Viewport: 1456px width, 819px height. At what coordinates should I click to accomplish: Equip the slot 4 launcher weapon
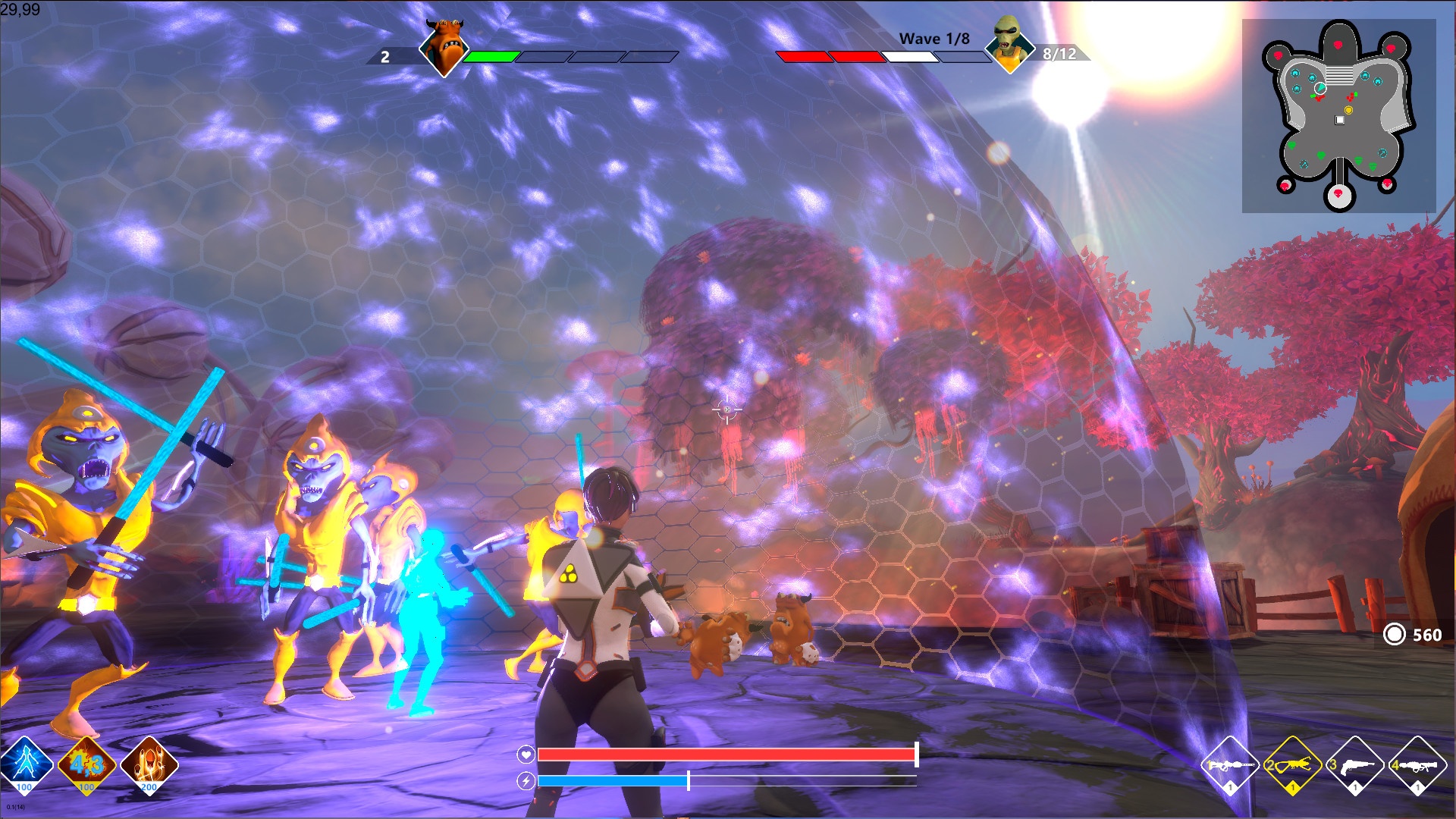[x=1417, y=765]
